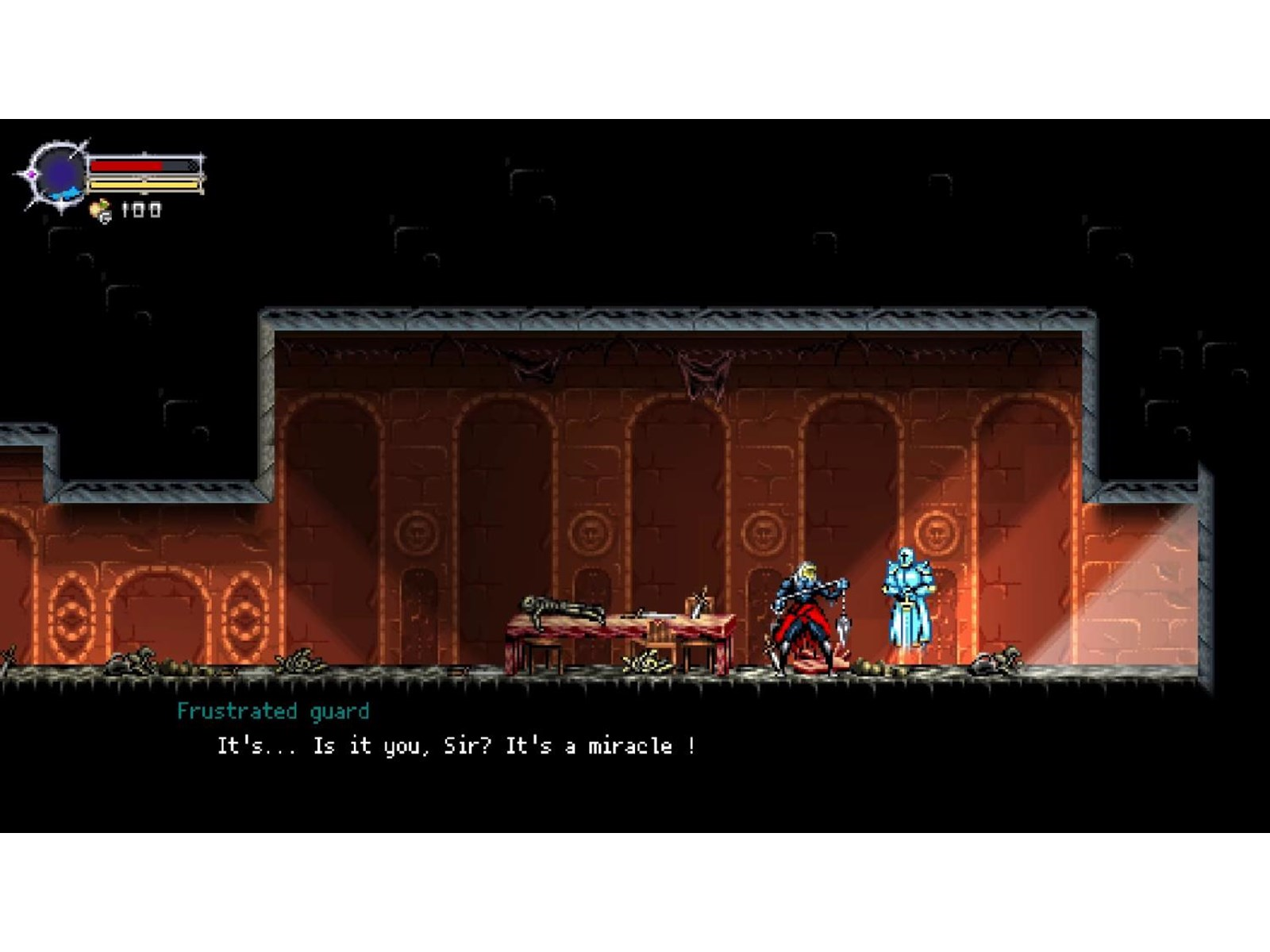Click the torn banner hanging from the ceiling
The width and height of the screenshot is (1270, 952).
(698, 373)
